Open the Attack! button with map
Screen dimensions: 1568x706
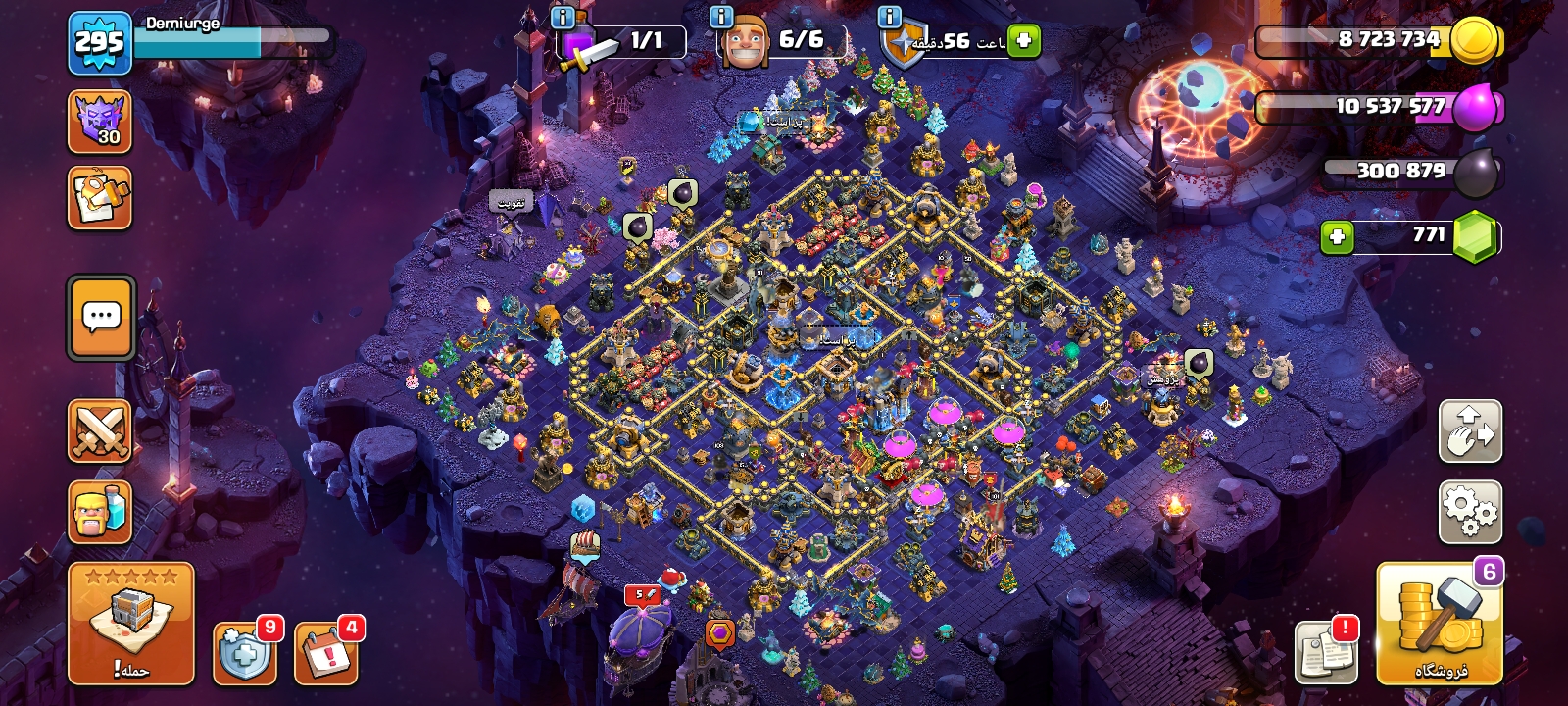pyautogui.click(x=130, y=624)
